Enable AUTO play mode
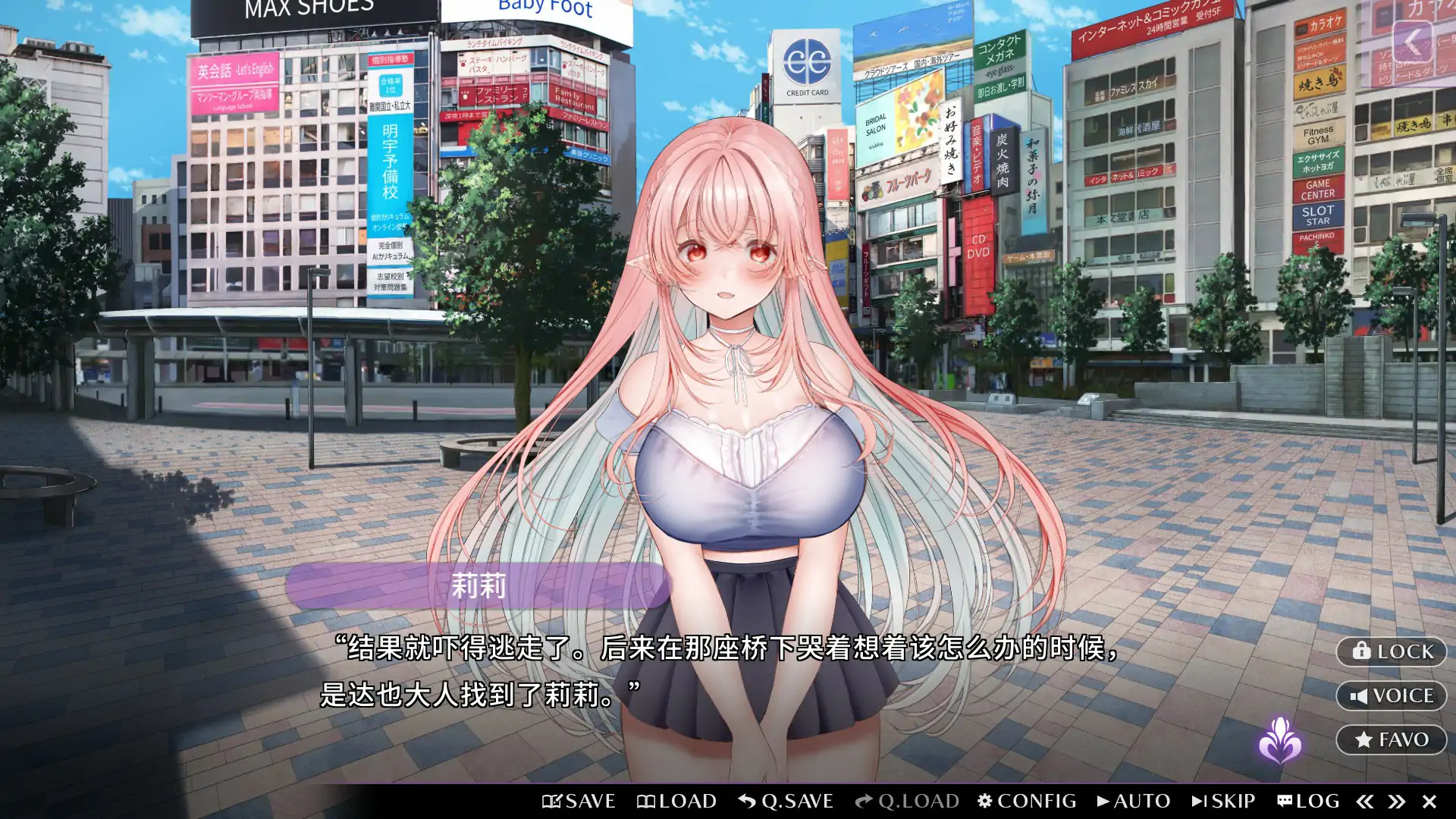1456x819 pixels. coord(1135,801)
